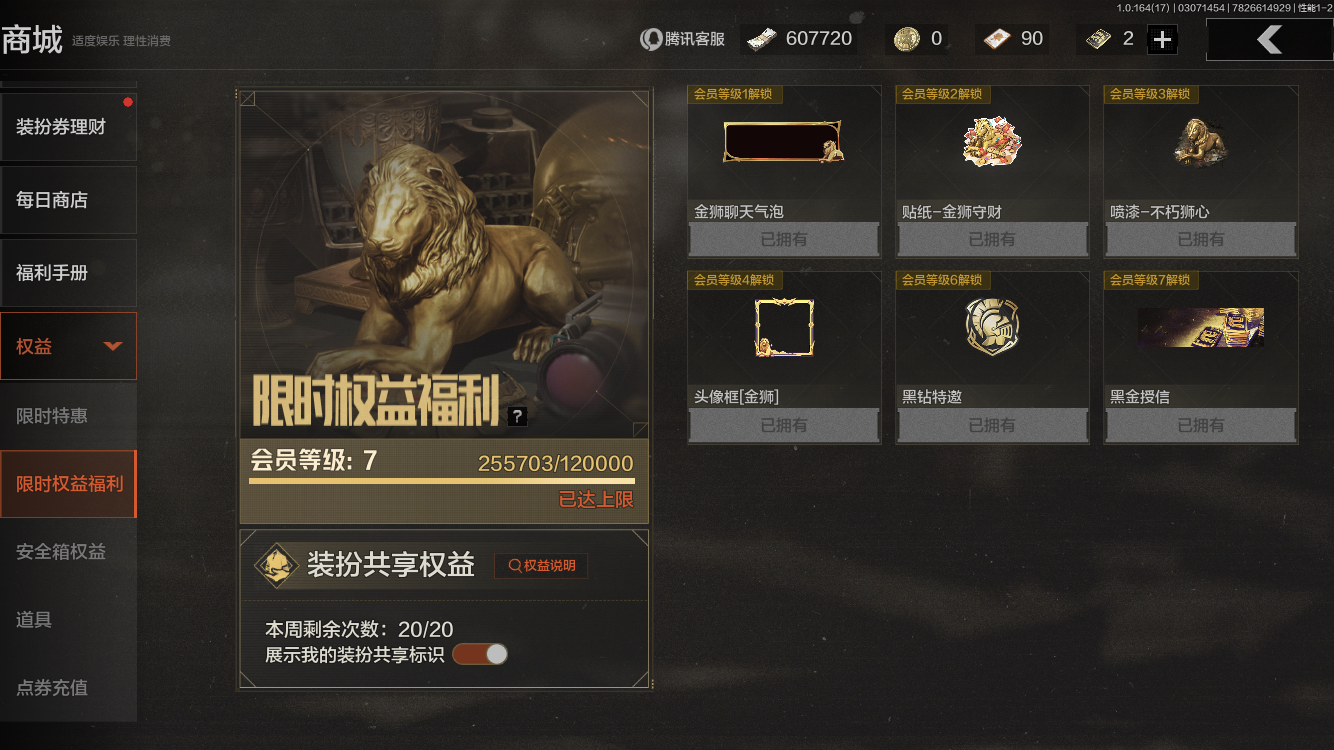
Task: Open the 贴纸-金狮守财 sticker reward icon
Action: (991, 142)
